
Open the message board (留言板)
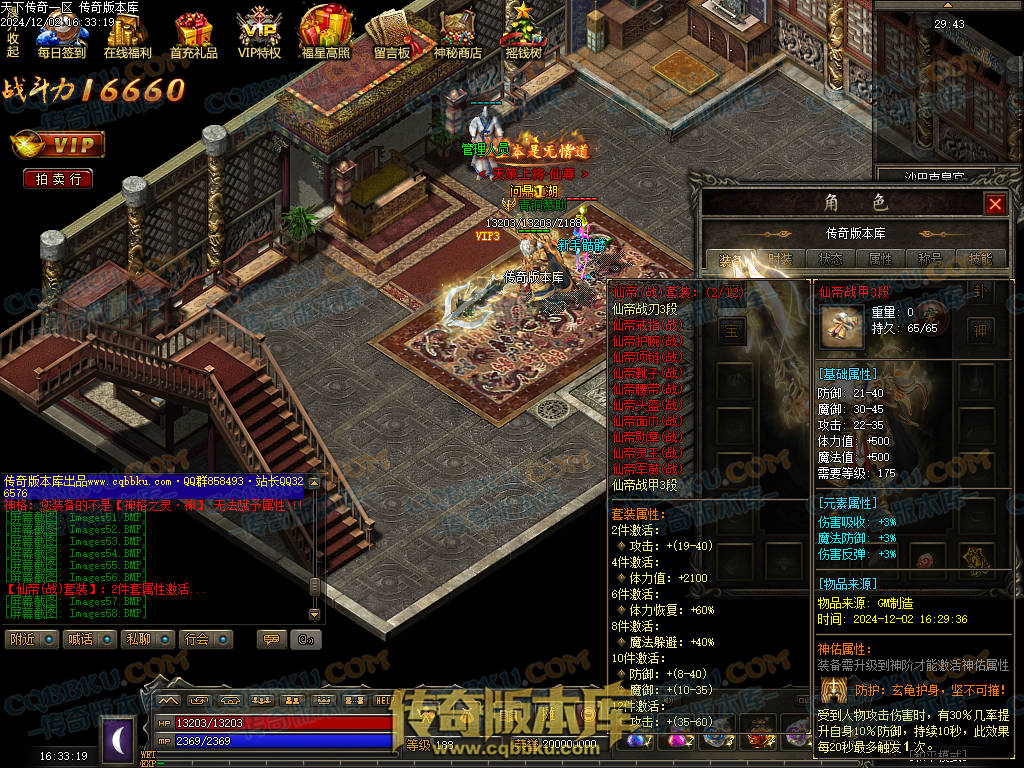pyautogui.click(x=391, y=36)
